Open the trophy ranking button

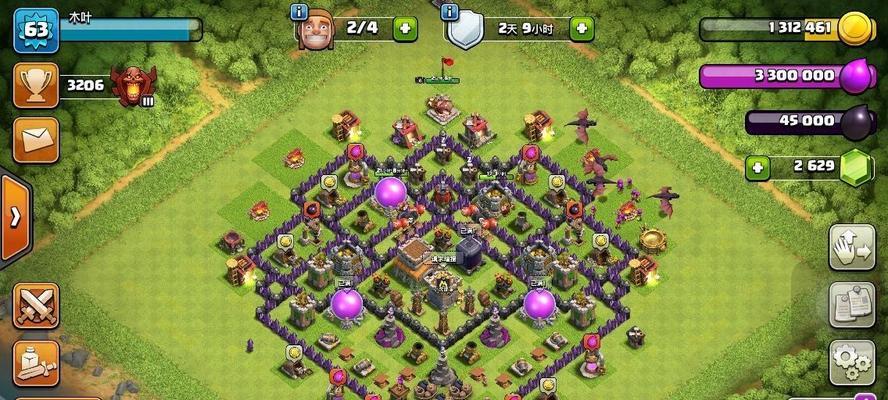click(35, 86)
